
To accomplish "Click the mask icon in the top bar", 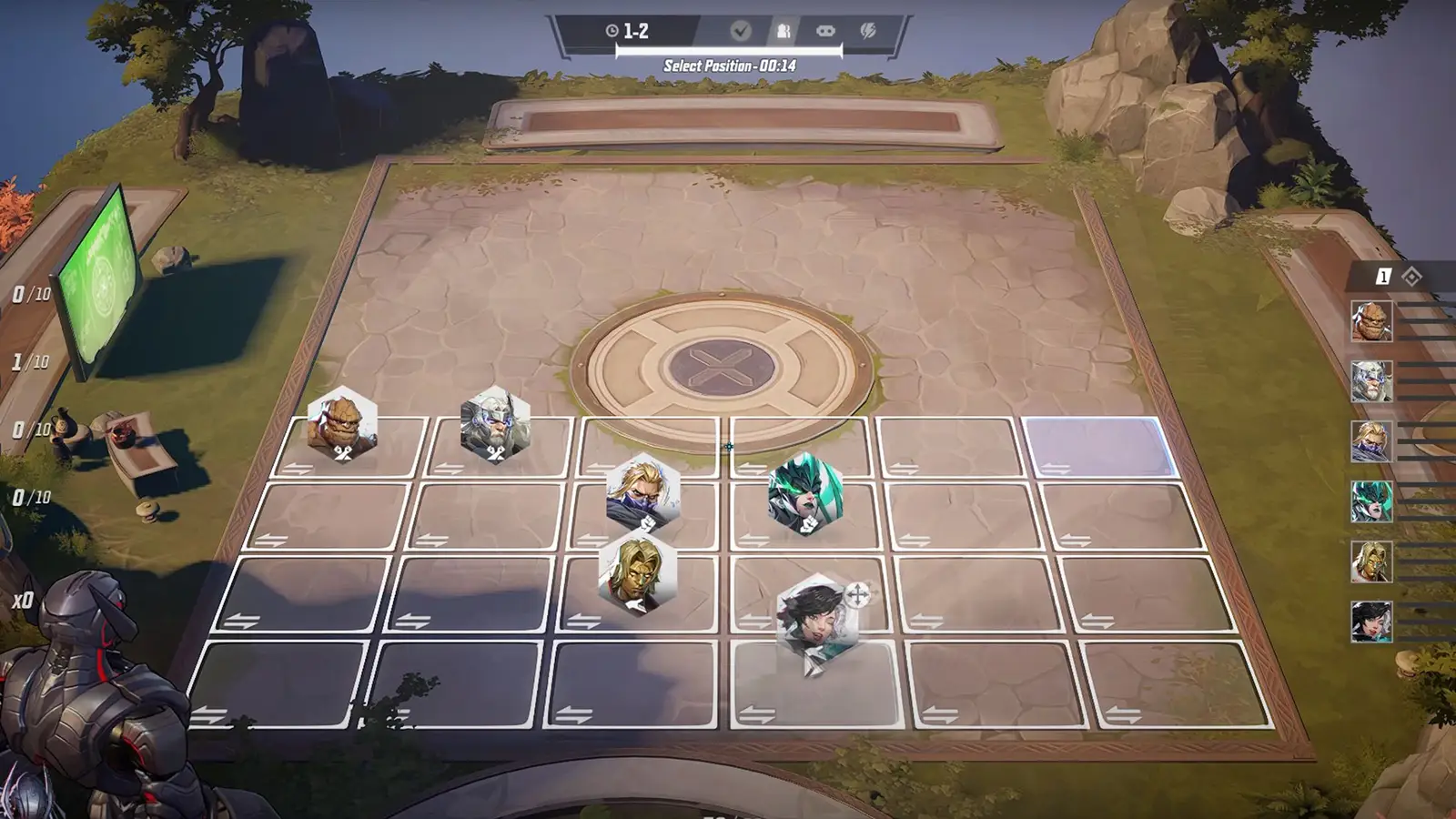I will coord(825,30).
